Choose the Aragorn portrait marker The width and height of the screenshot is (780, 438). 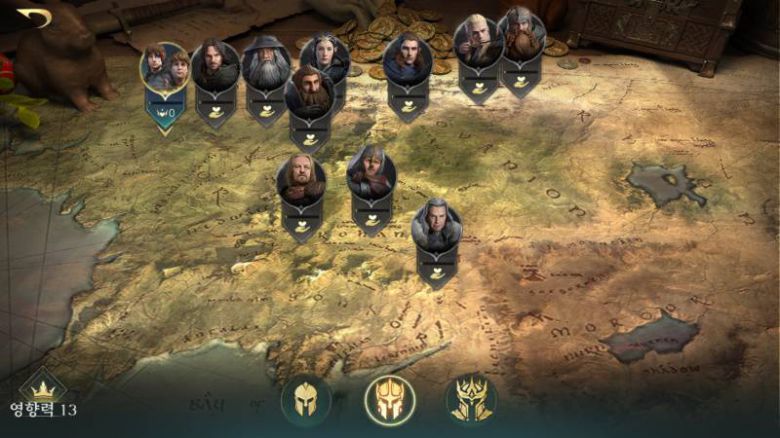(216, 65)
